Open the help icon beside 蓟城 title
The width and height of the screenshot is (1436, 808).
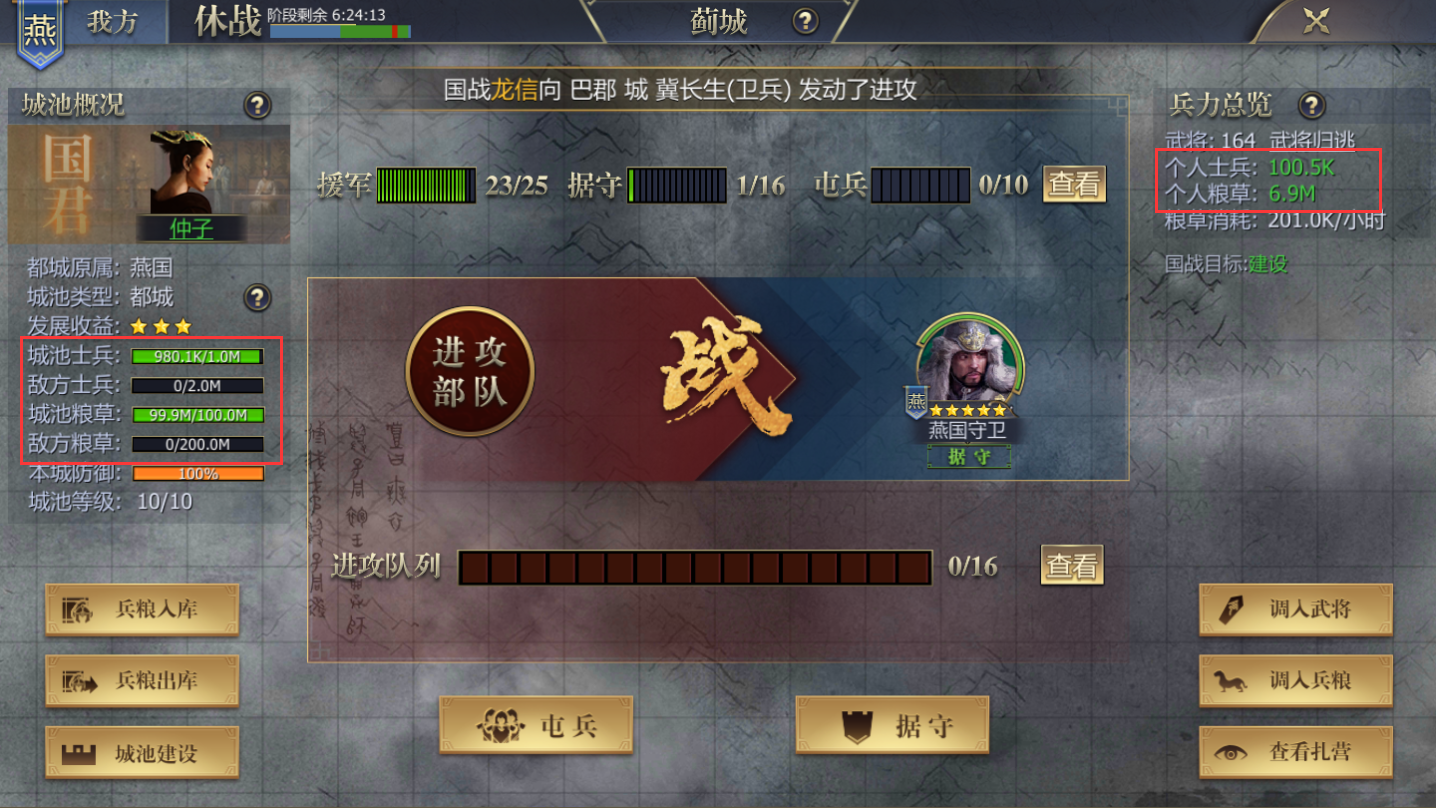805,21
